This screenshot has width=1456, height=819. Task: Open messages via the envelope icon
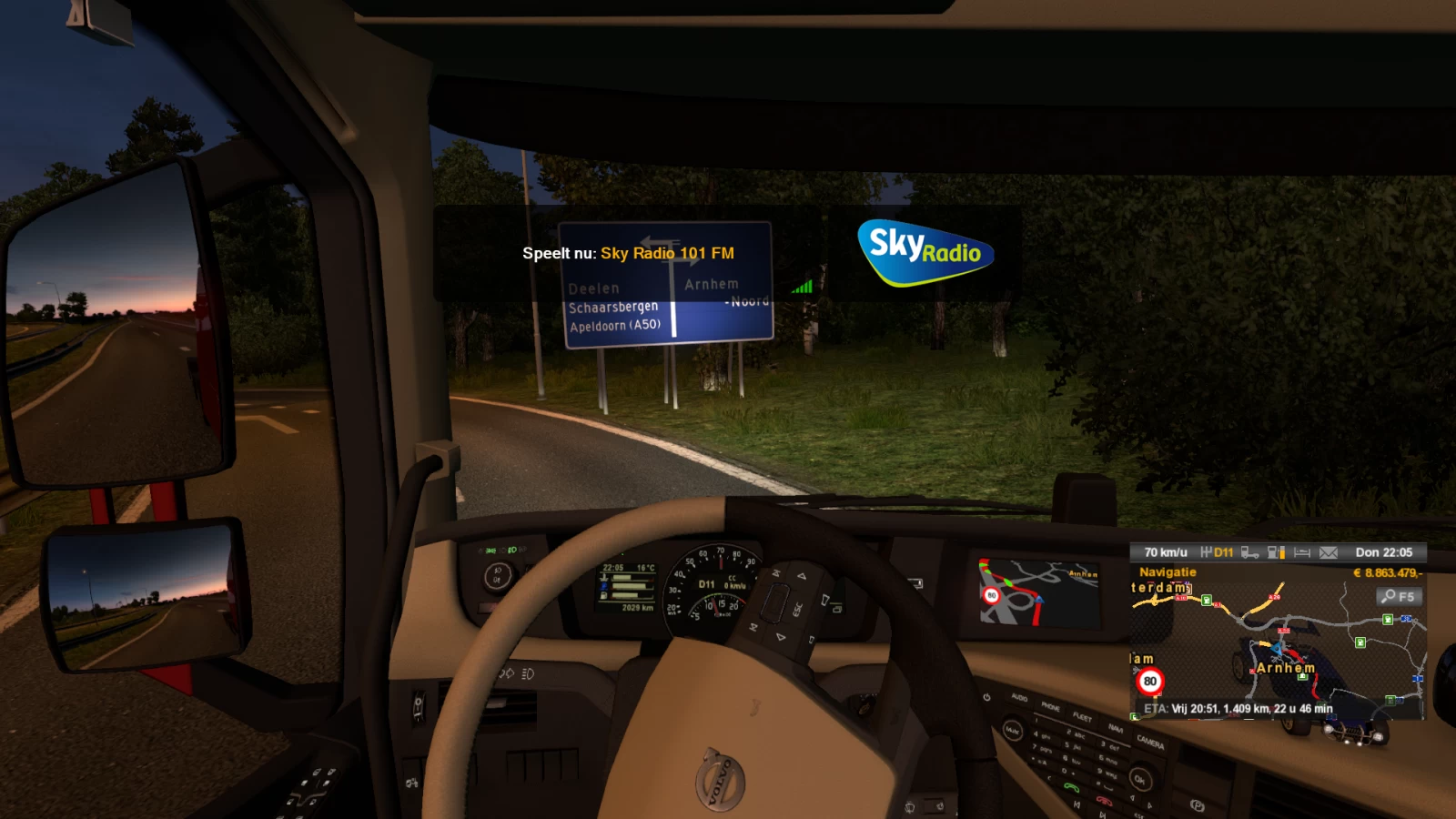click(1328, 552)
